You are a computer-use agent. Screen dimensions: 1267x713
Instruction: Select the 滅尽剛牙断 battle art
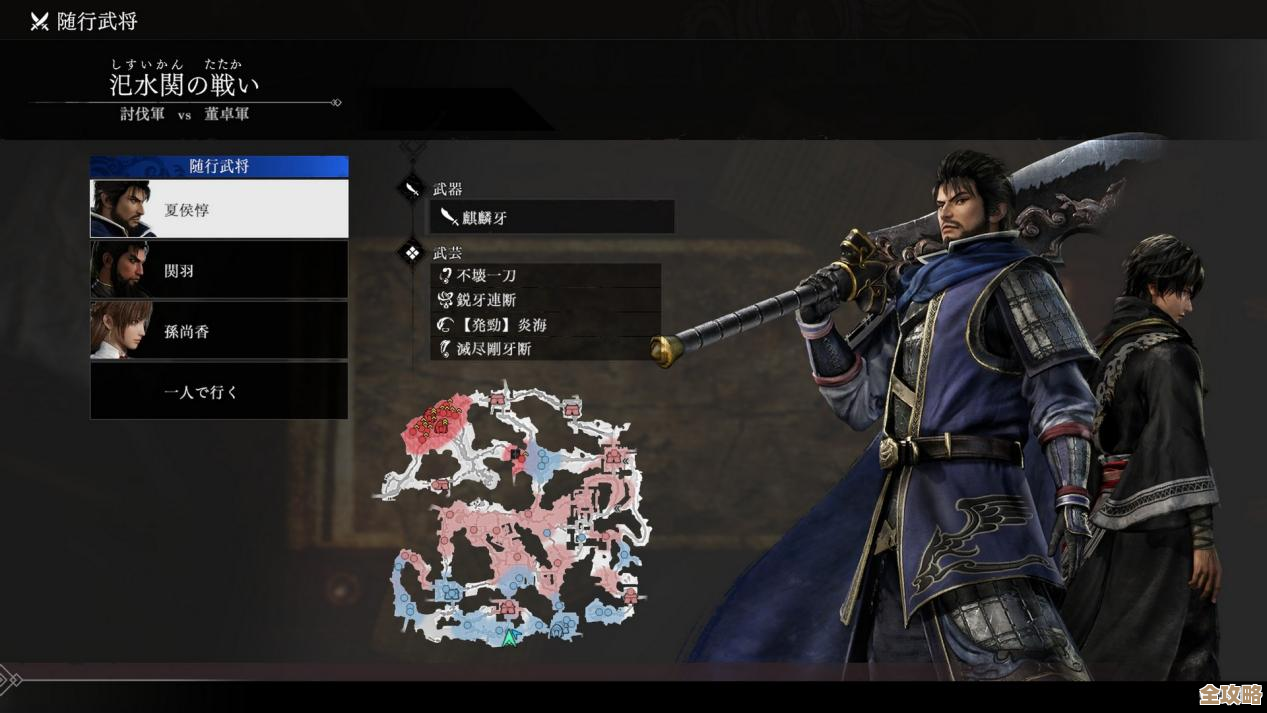tap(546, 348)
